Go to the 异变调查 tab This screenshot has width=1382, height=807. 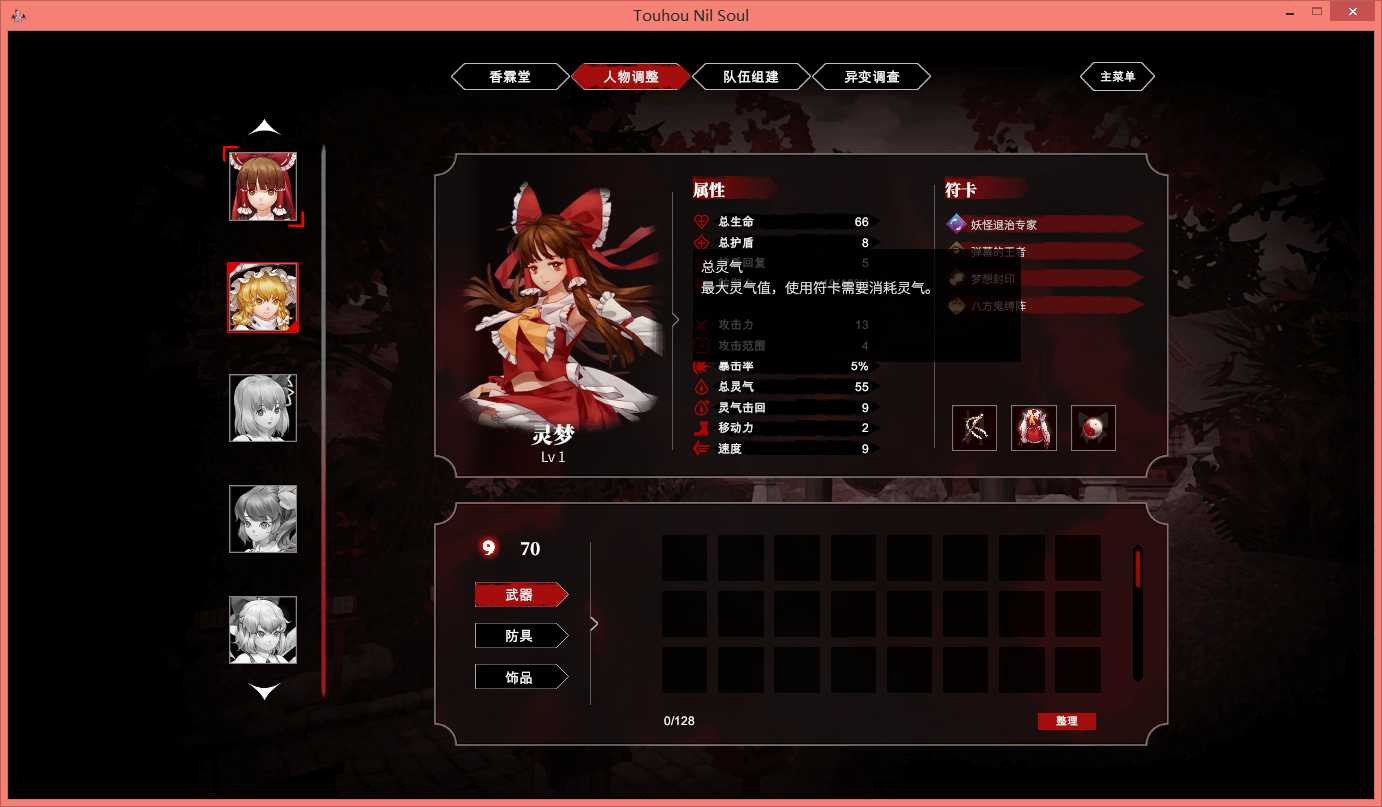[871, 77]
